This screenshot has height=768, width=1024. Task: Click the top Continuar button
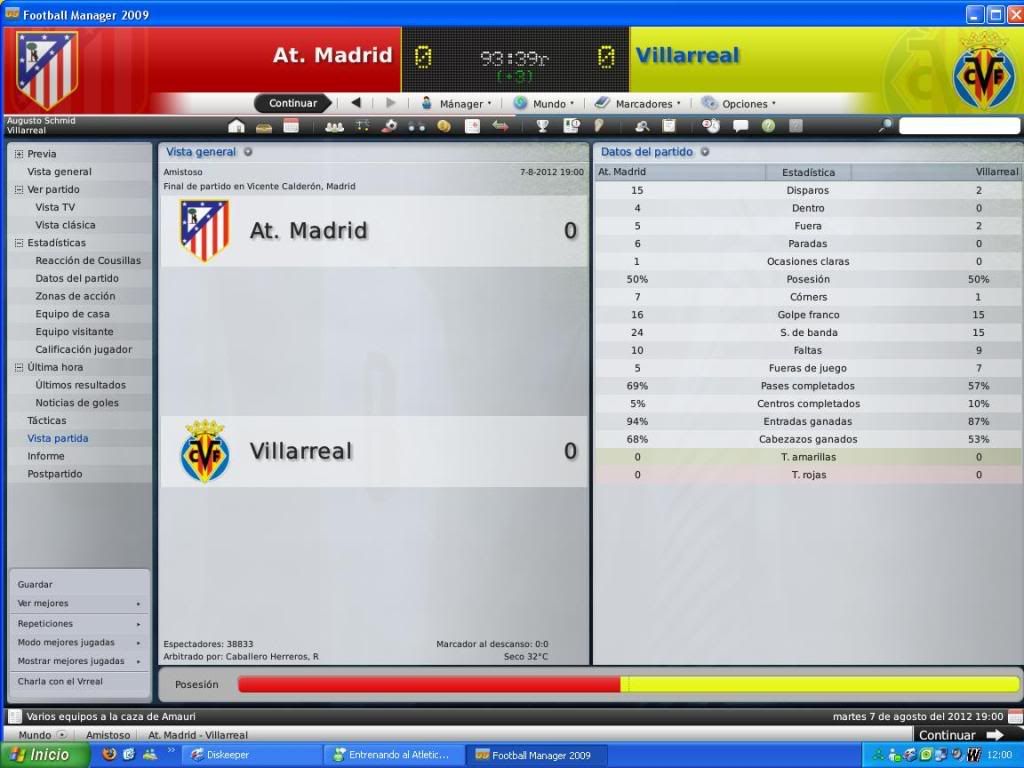click(x=292, y=103)
